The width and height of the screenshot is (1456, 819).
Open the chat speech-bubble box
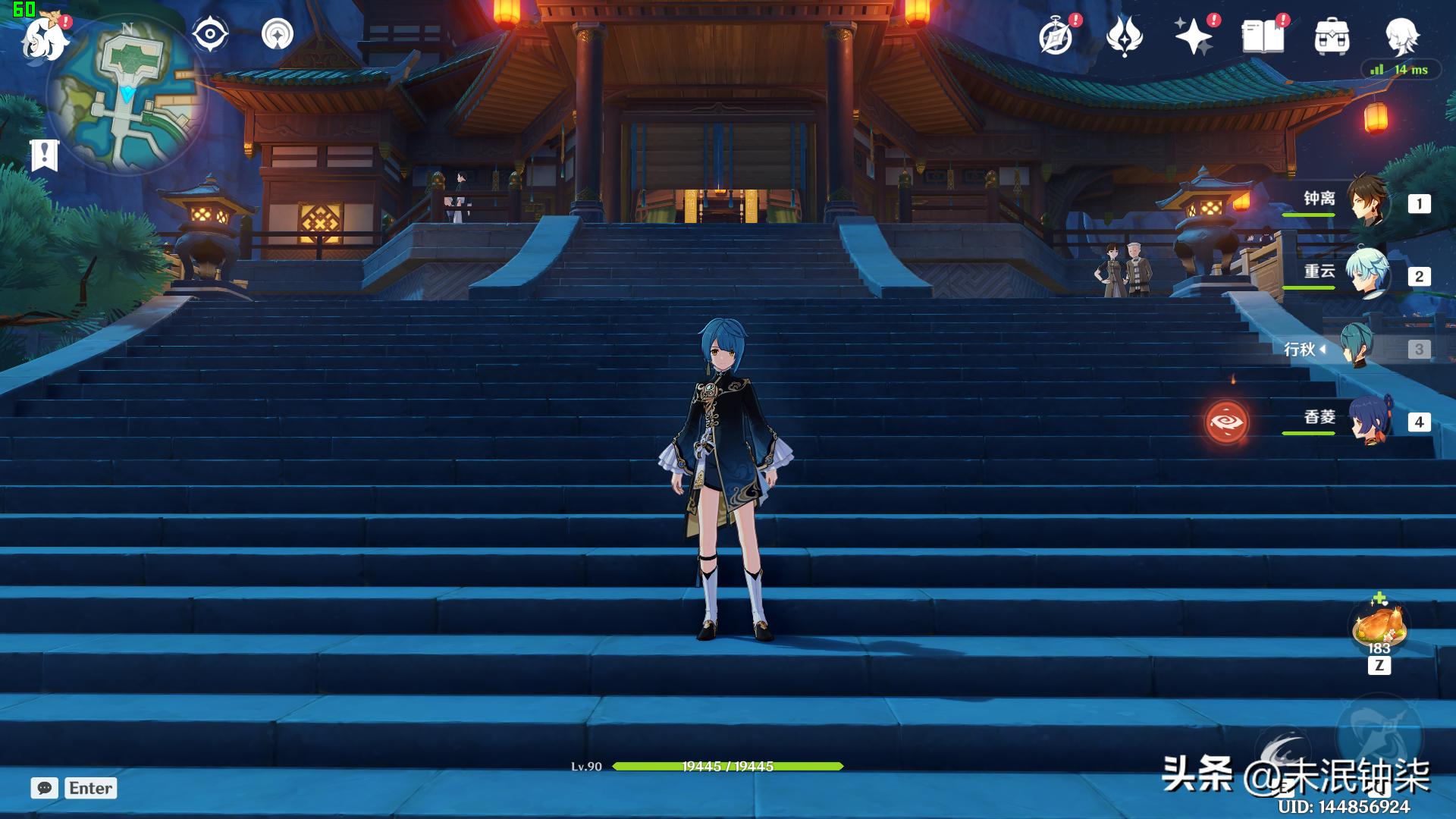tap(45, 788)
